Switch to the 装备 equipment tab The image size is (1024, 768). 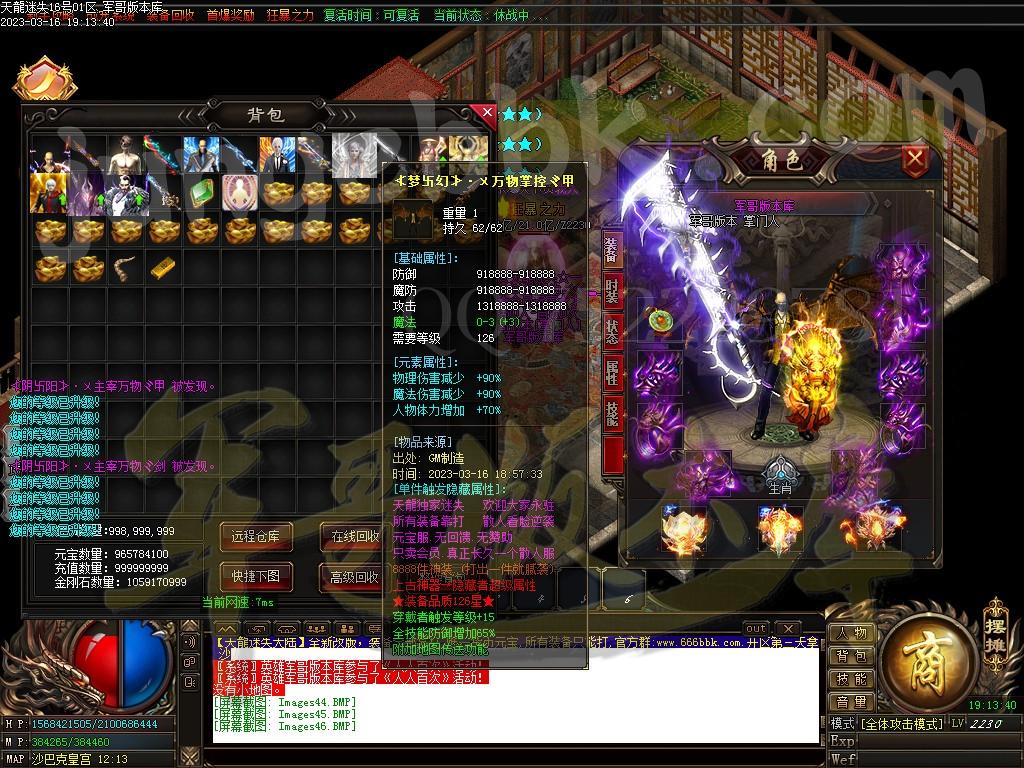tap(612, 250)
